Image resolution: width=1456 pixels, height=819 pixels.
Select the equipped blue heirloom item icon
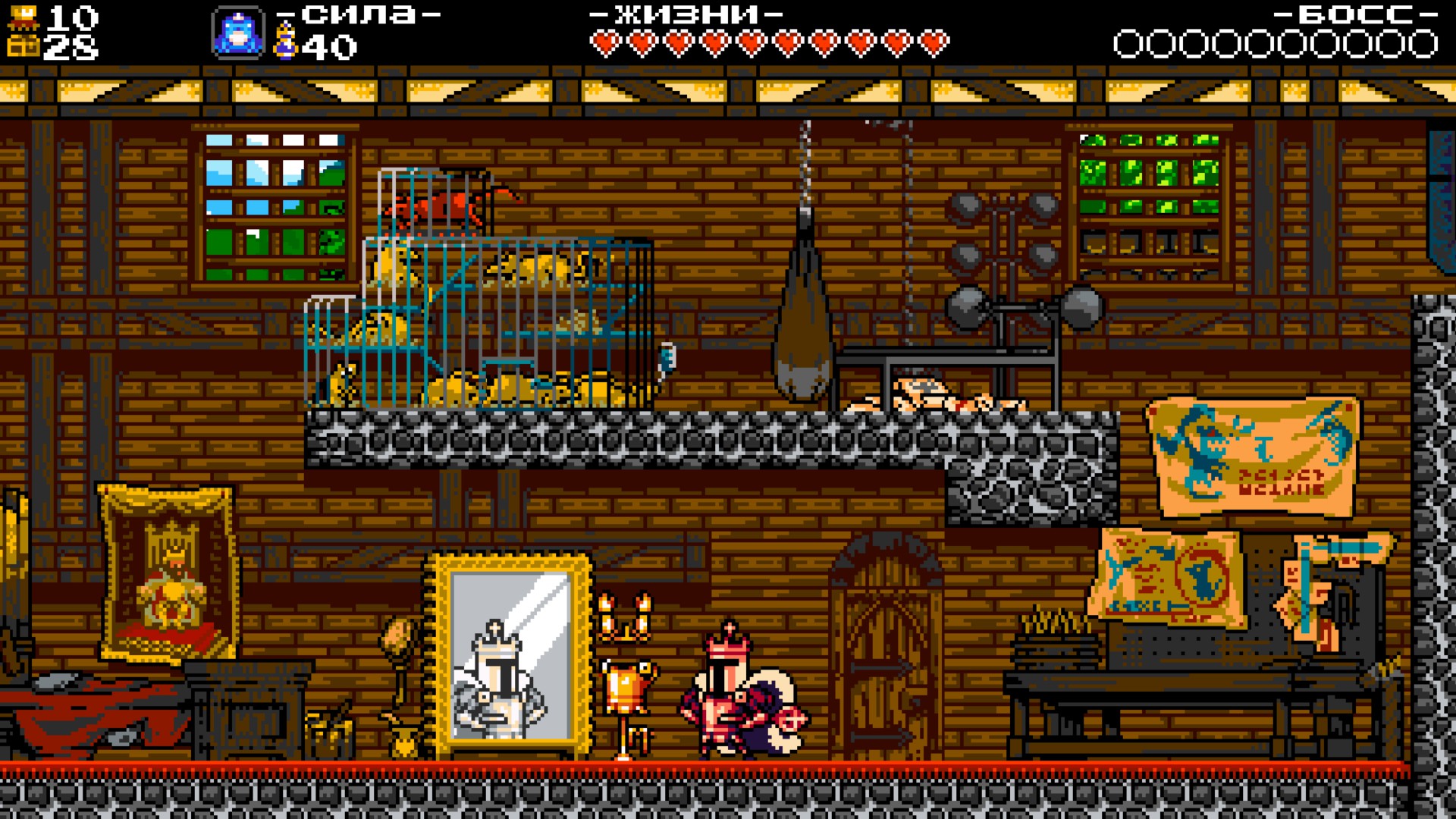click(x=238, y=33)
